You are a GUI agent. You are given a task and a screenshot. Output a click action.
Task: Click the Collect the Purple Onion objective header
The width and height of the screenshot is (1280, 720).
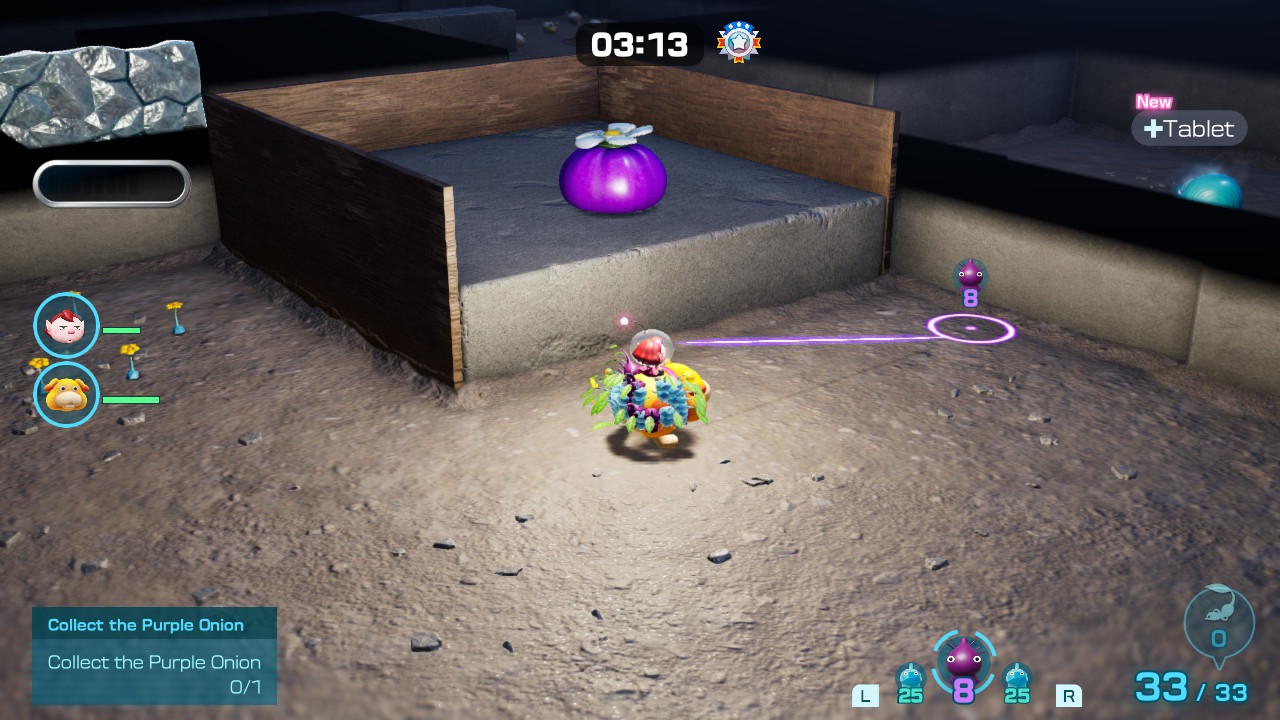click(x=144, y=624)
